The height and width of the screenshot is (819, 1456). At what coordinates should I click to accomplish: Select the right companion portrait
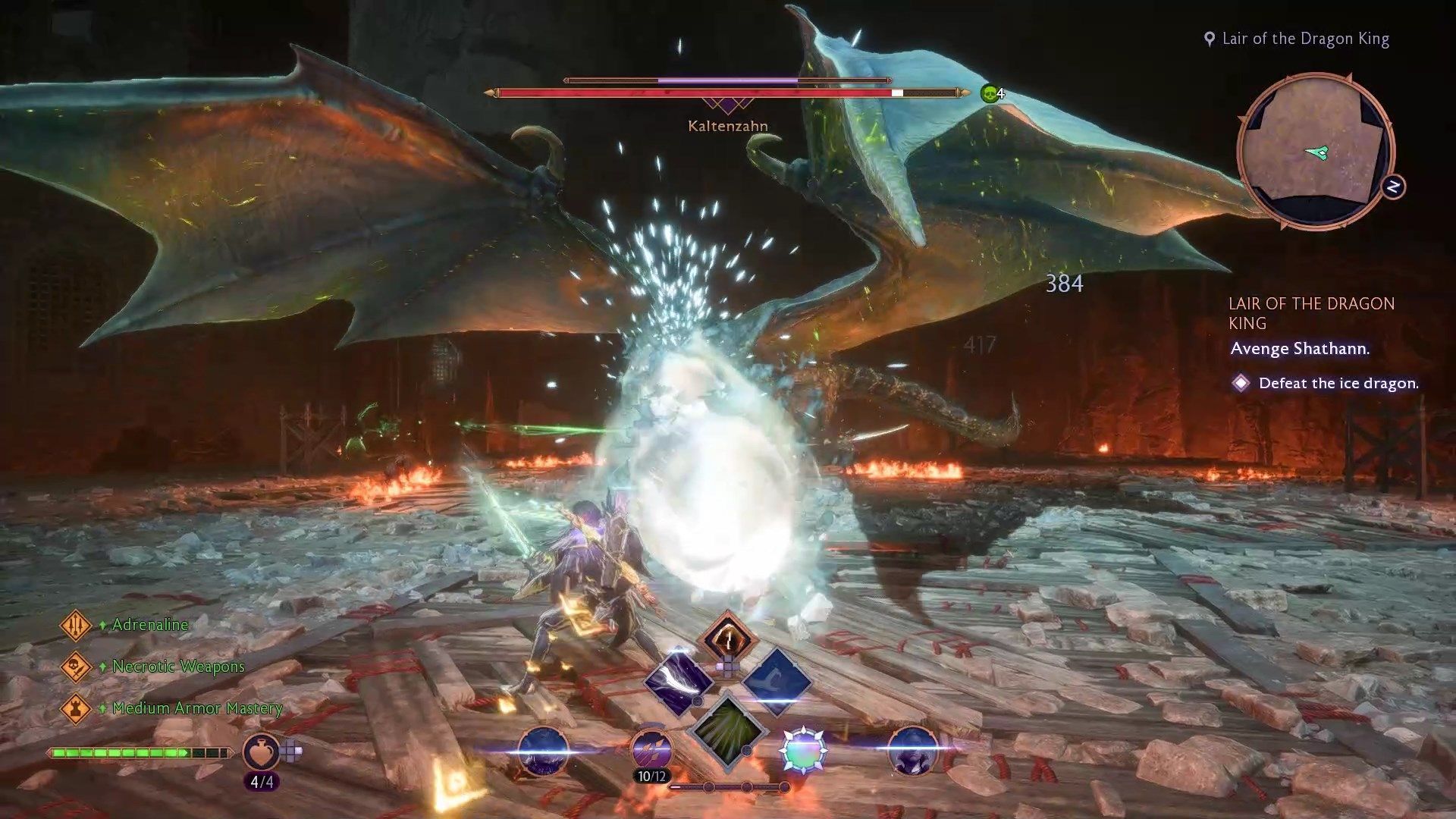click(x=912, y=751)
